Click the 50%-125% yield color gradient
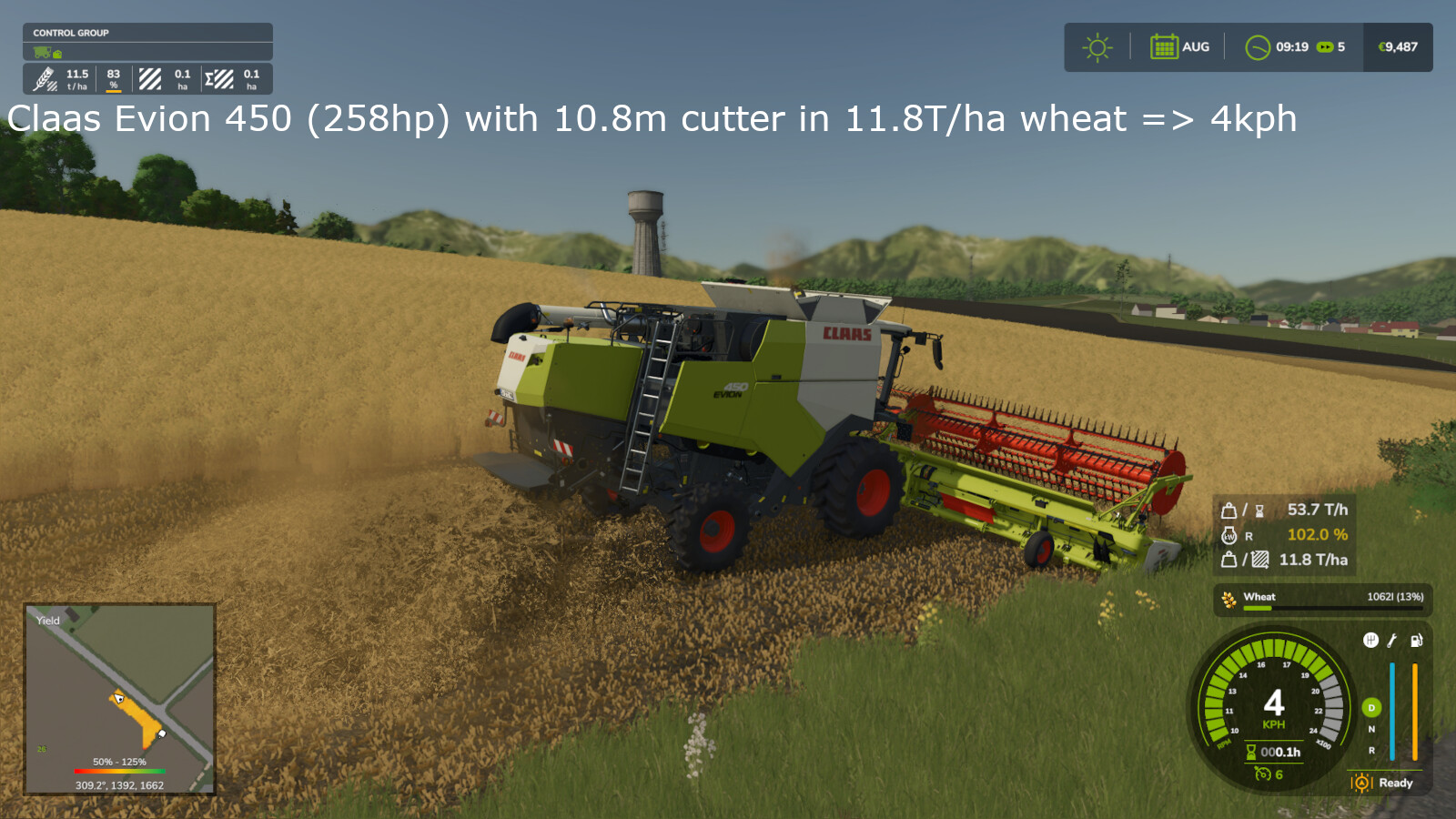The image size is (1456, 819). (x=119, y=769)
